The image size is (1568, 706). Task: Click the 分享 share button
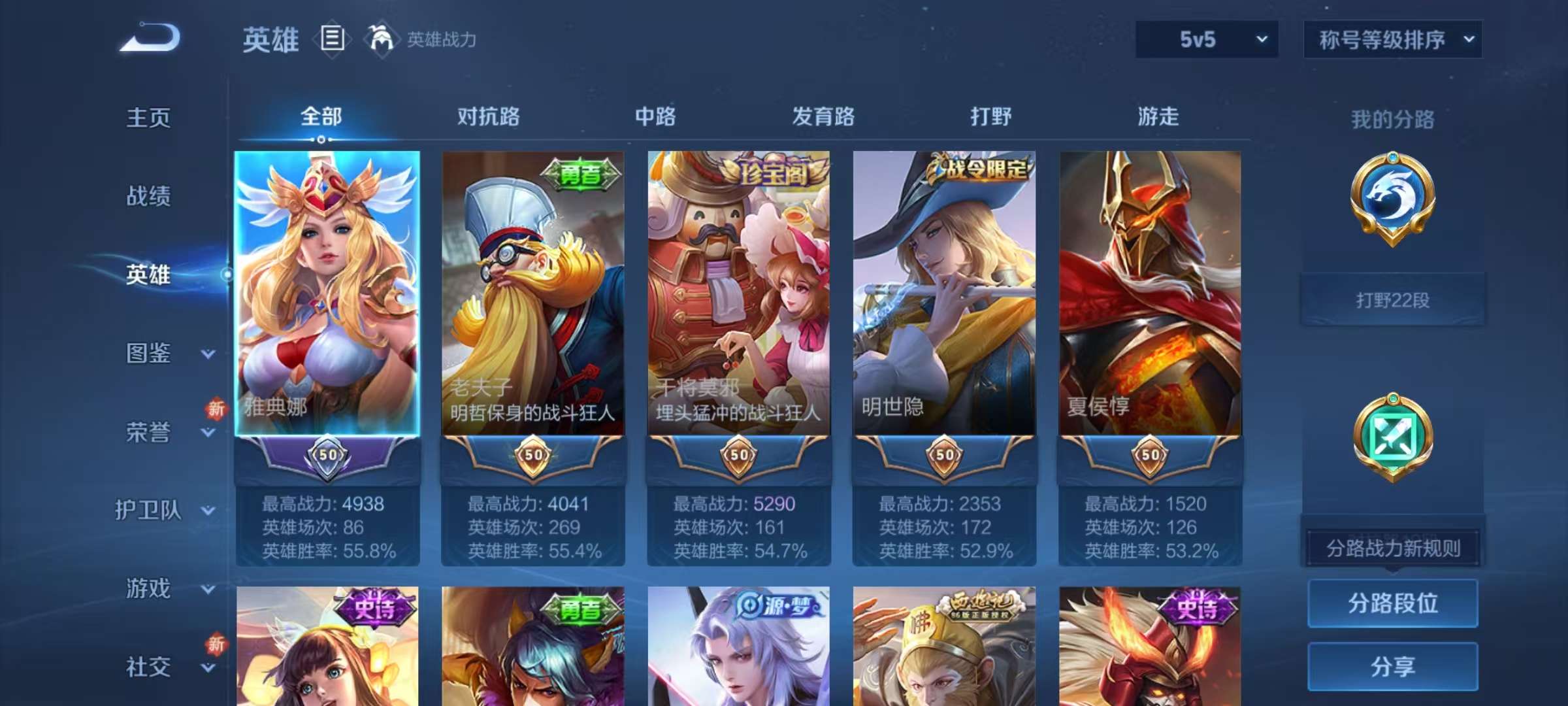pos(1393,668)
